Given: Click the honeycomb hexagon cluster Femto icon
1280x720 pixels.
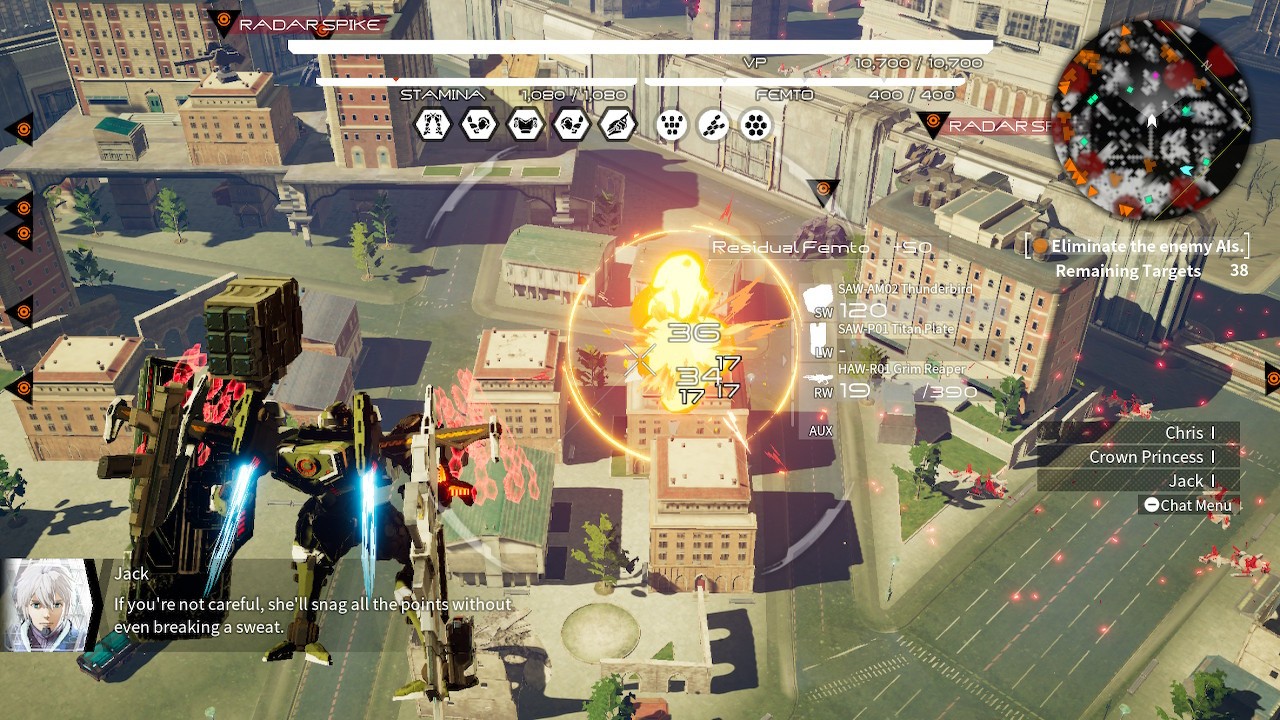Looking at the screenshot, I should click(x=758, y=125).
